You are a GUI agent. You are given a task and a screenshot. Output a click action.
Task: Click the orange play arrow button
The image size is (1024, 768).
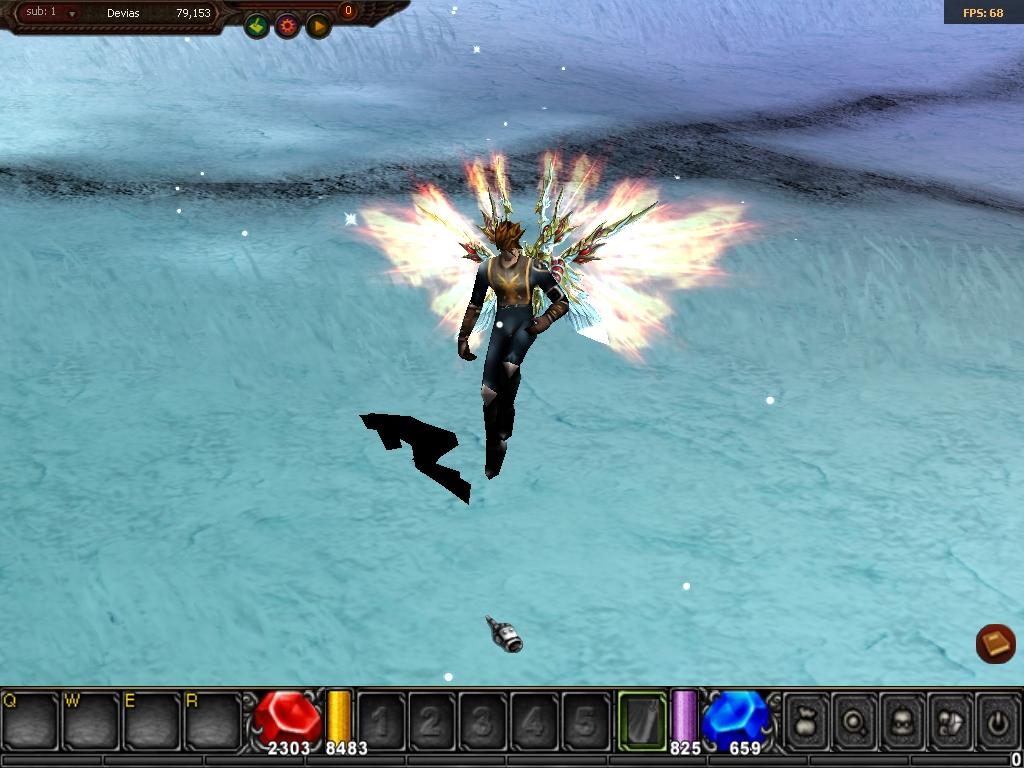[x=318, y=27]
